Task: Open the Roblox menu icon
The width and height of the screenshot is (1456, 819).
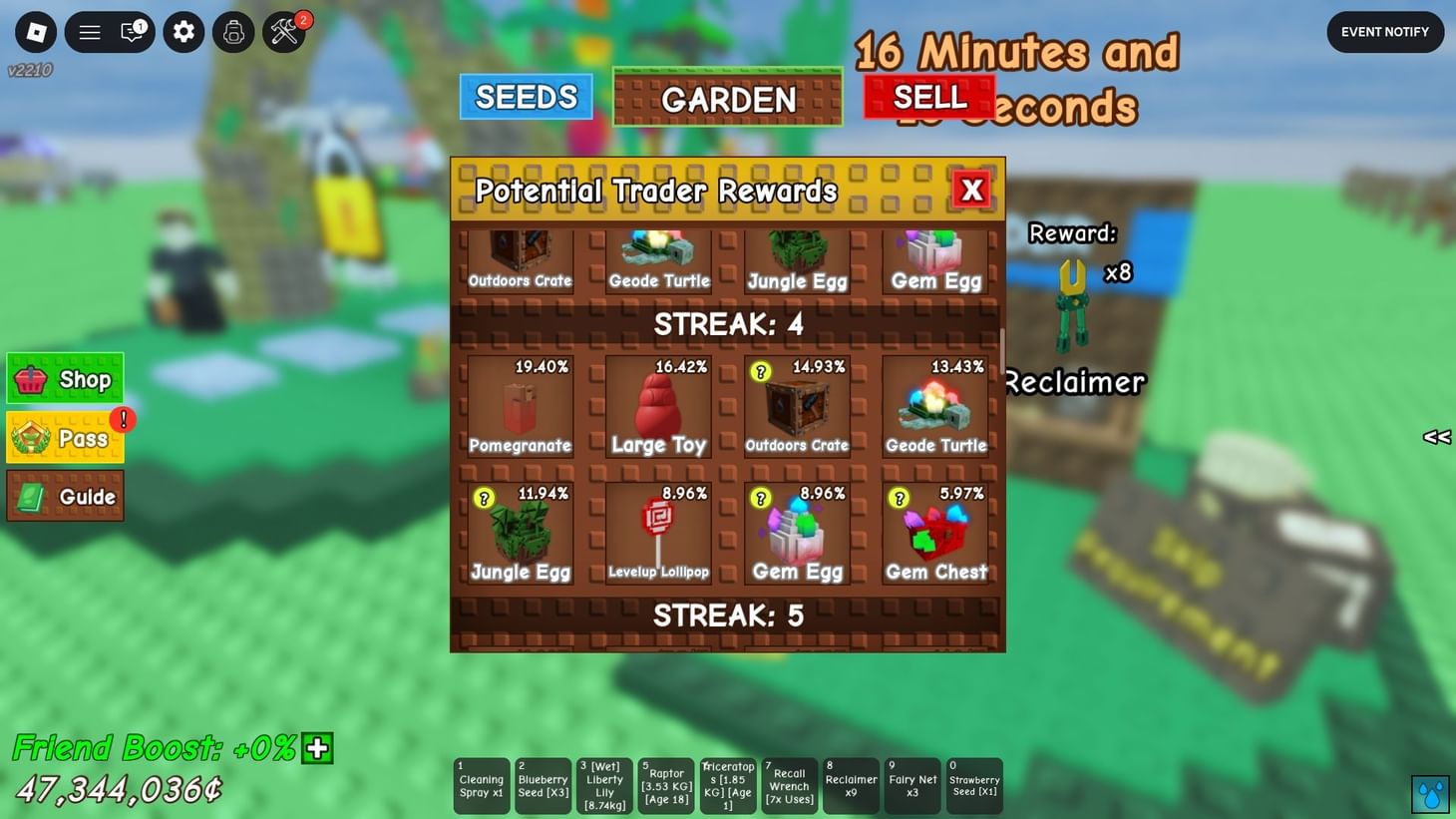Action: tap(36, 32)
